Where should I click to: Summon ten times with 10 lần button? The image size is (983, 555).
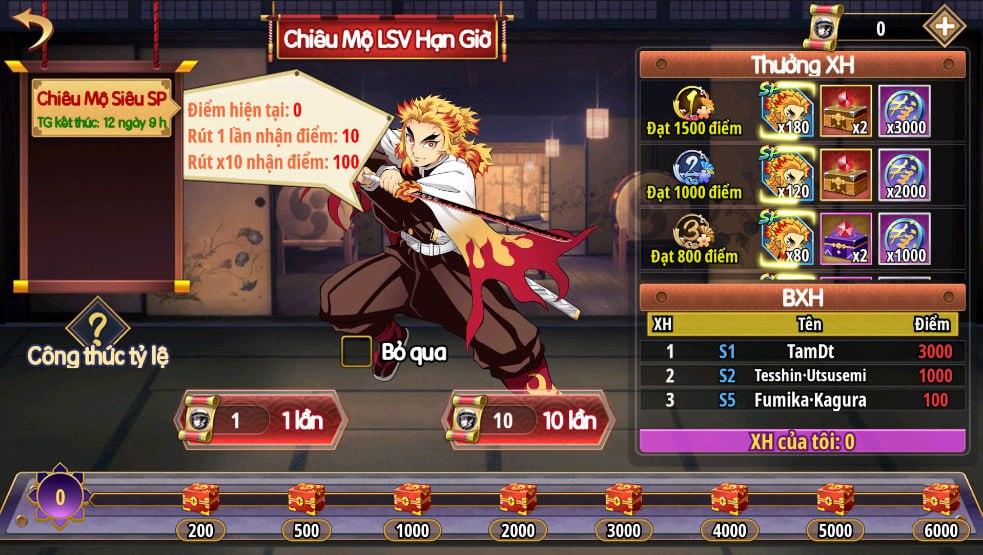click(x=528, y=420)
